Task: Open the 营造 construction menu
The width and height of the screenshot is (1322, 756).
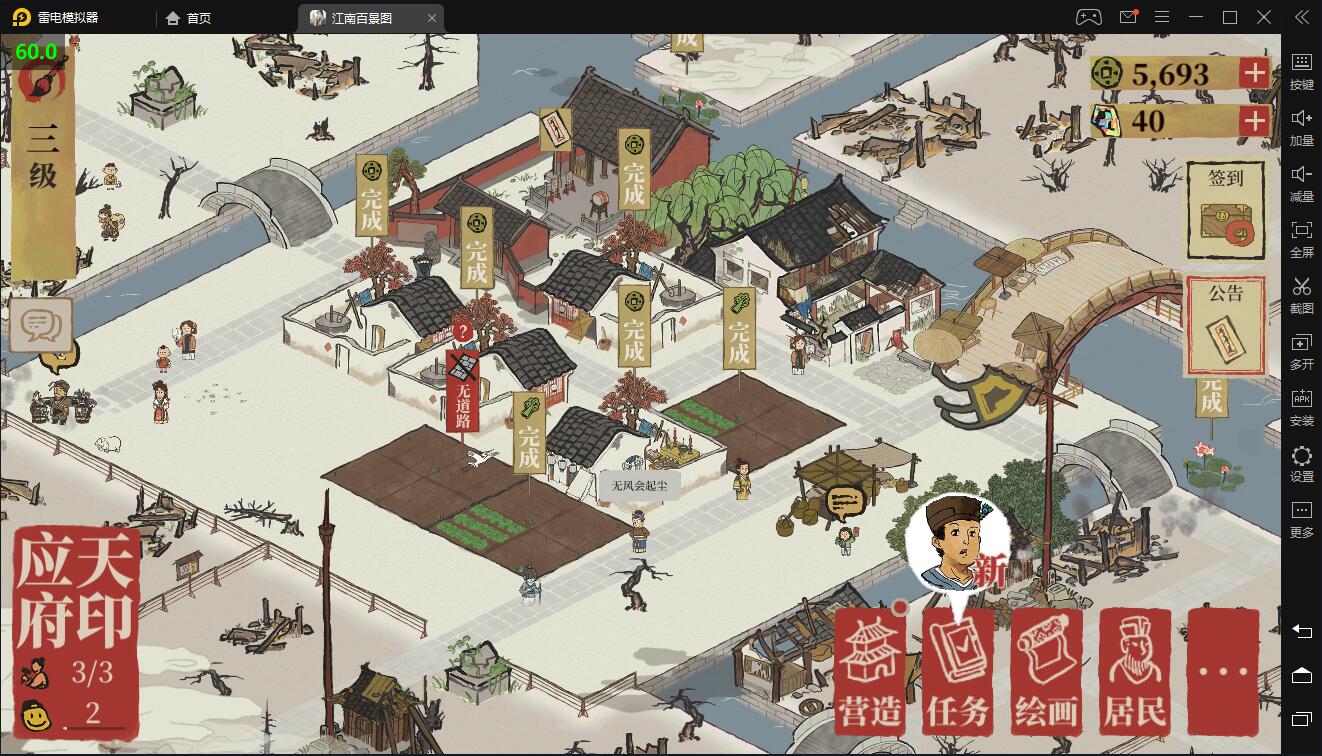Action: (x=870, y=670)
